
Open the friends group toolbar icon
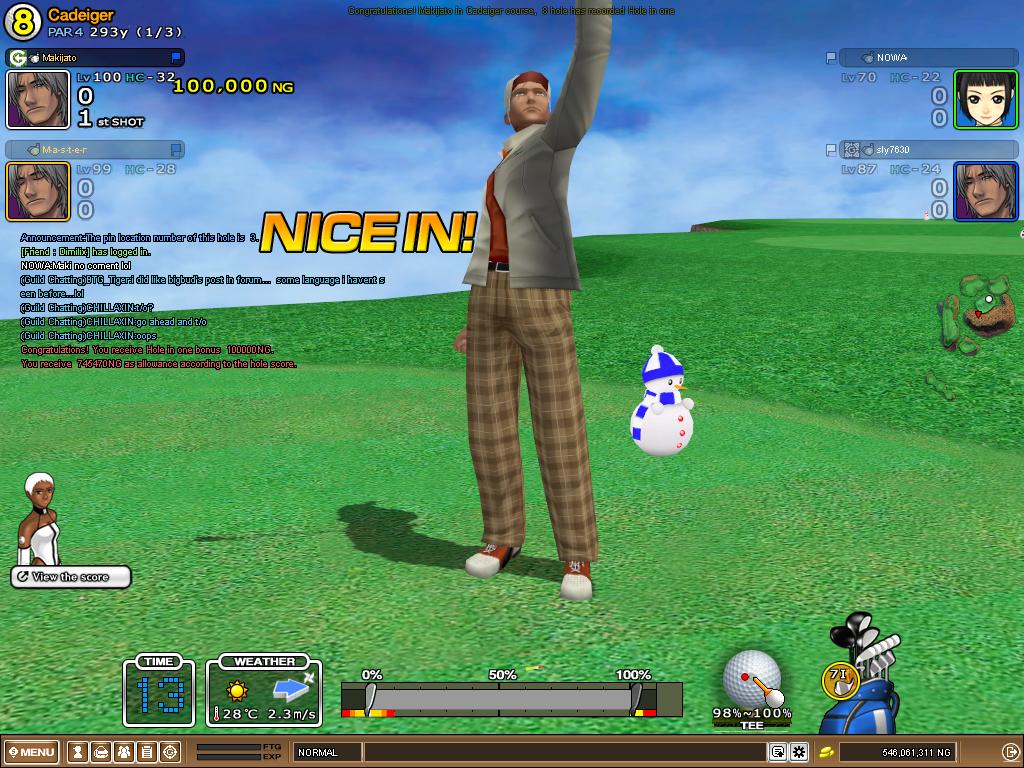click(124, 752)
